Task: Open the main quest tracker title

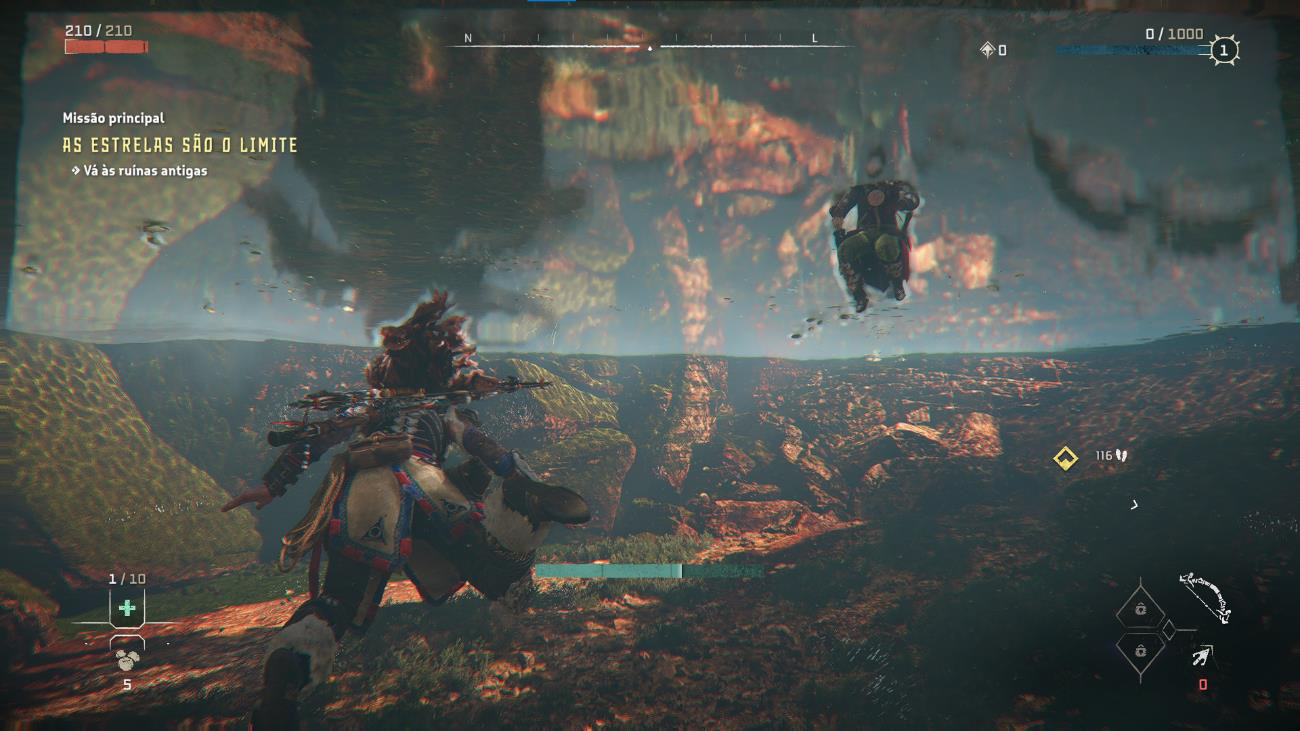Action: (x=180, y=145)
